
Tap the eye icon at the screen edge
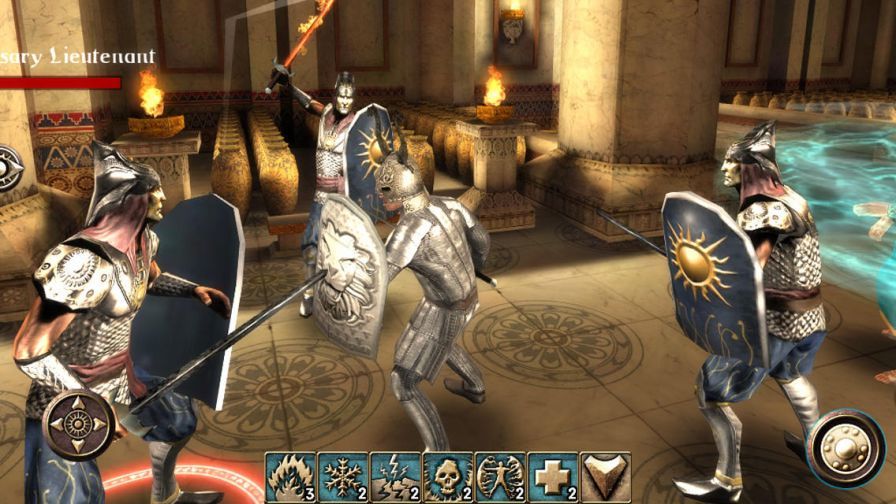tap(8, 167)
